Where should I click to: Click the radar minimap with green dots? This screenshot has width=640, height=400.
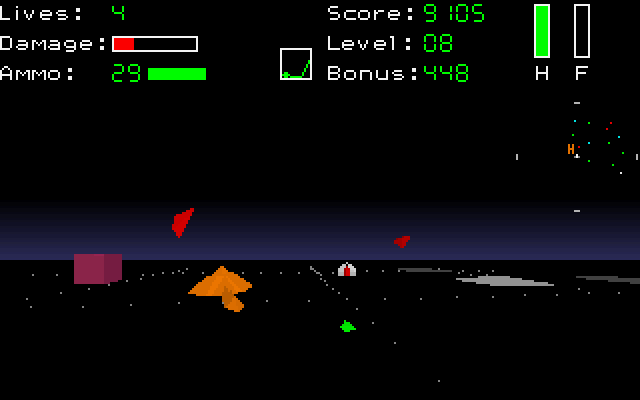577,156
